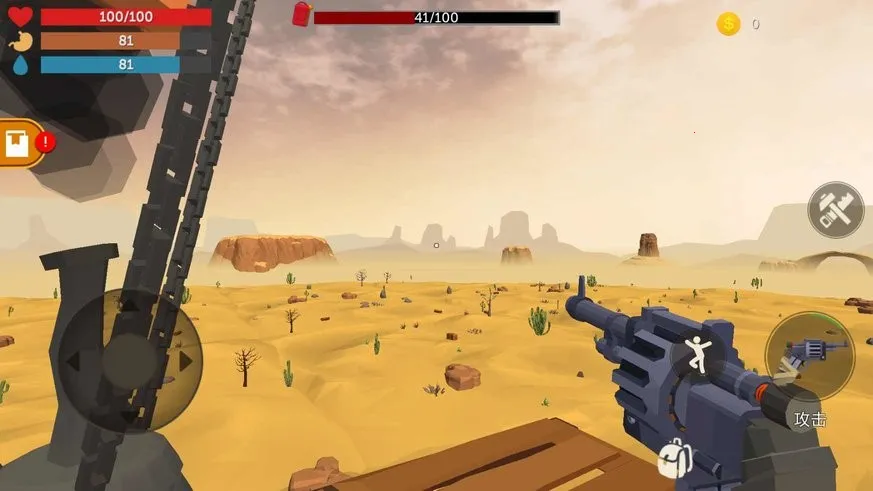This screenshot has height=491, width=873.
Task: Open the hammer and wrench crafting menu
Action: pos(835,210)
